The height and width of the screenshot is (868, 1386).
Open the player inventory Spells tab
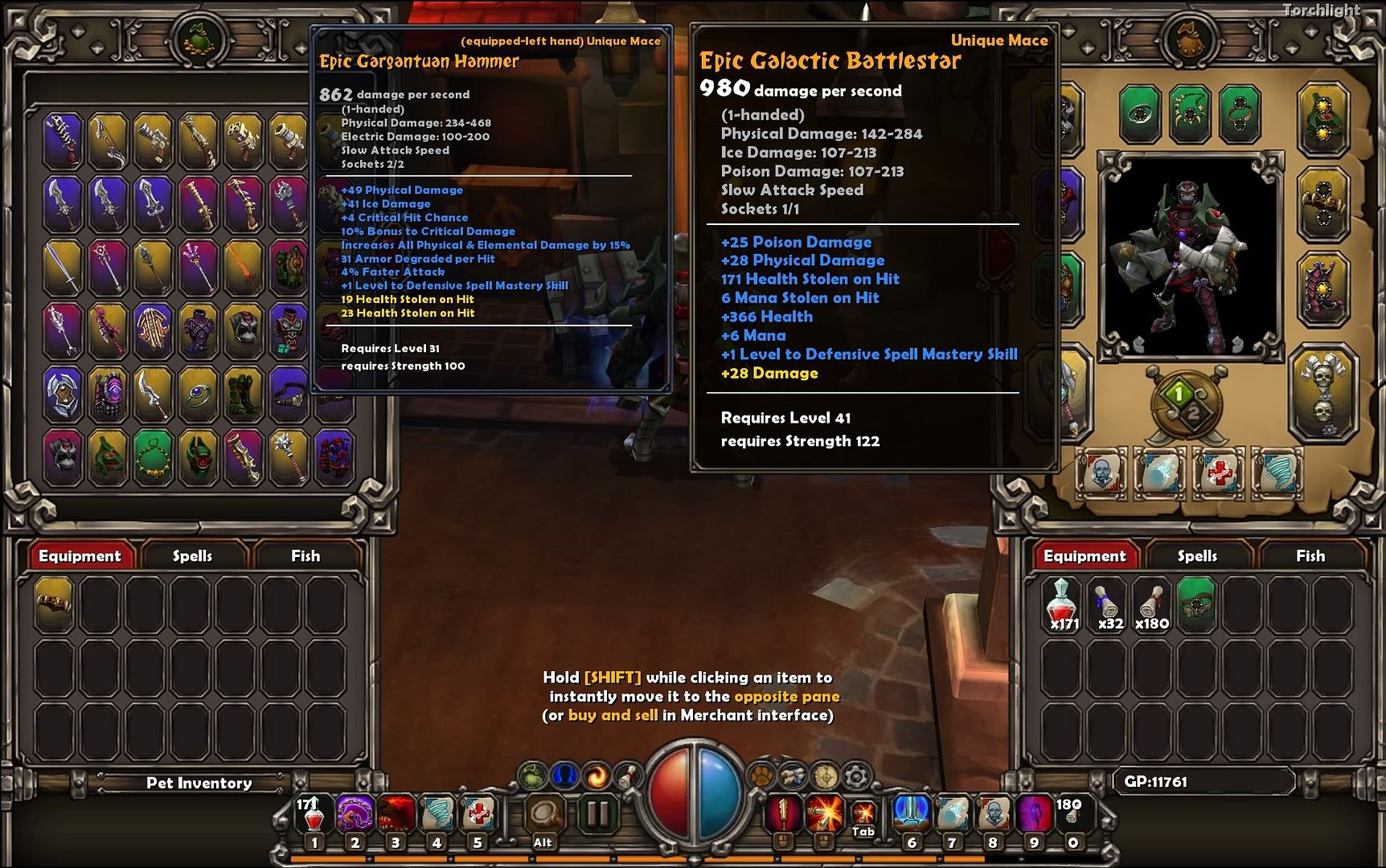point(1197,556)
